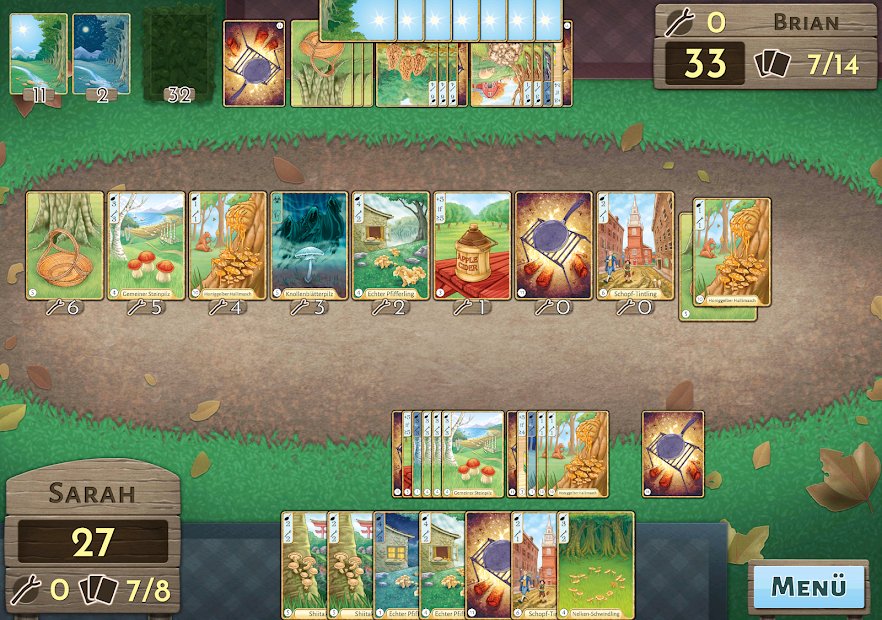Pick the Schopf-Tintling forest card
Image resolution: width=882 pixels, height=620 pixels.
point(635,245)
